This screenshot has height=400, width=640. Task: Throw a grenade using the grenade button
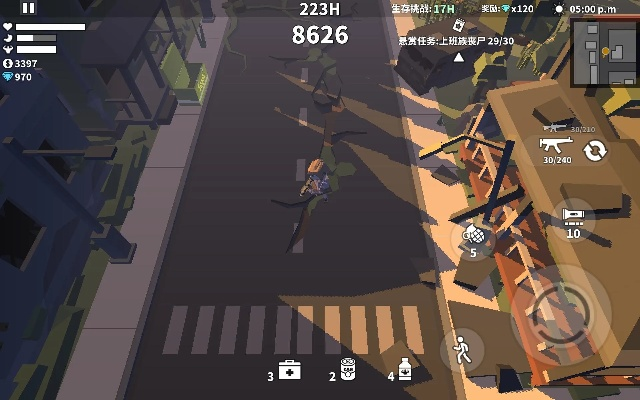coord(473,236)
